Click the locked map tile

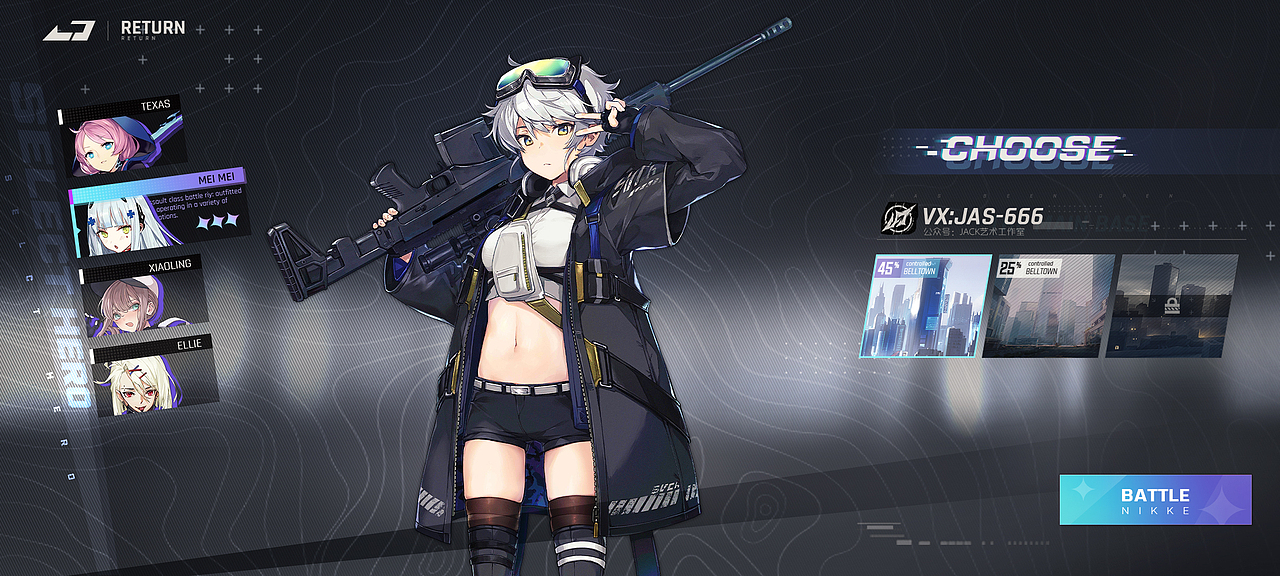click(1171, 306)
